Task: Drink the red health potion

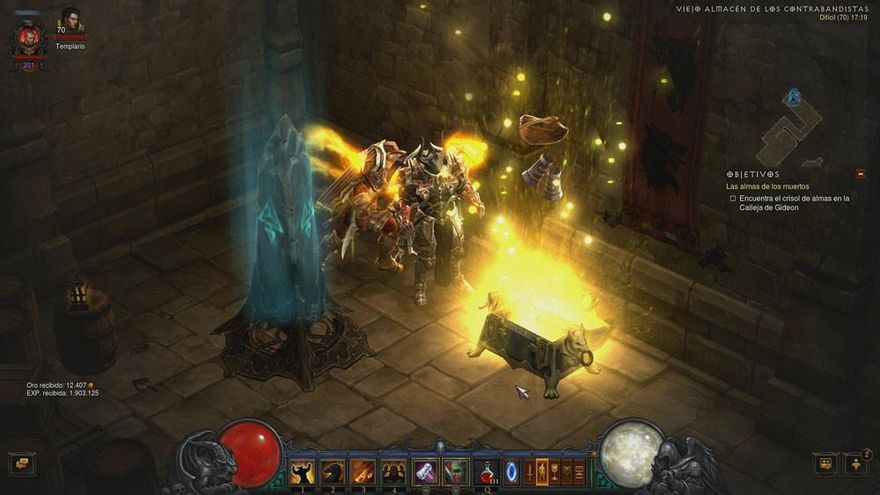Action: 486,471
